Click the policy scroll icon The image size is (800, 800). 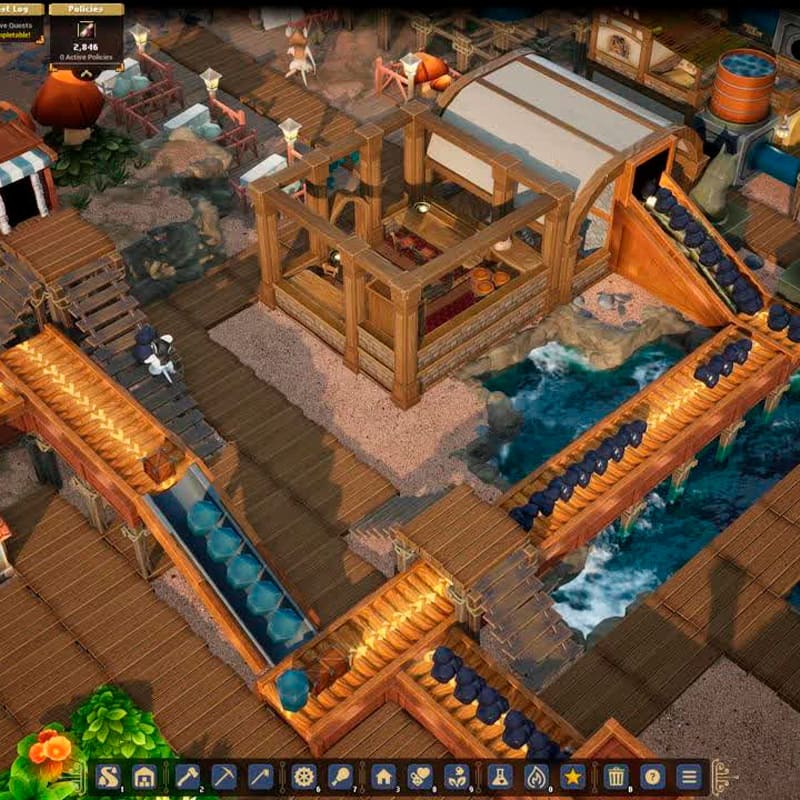pyautogui.click(x=86, y=30)
